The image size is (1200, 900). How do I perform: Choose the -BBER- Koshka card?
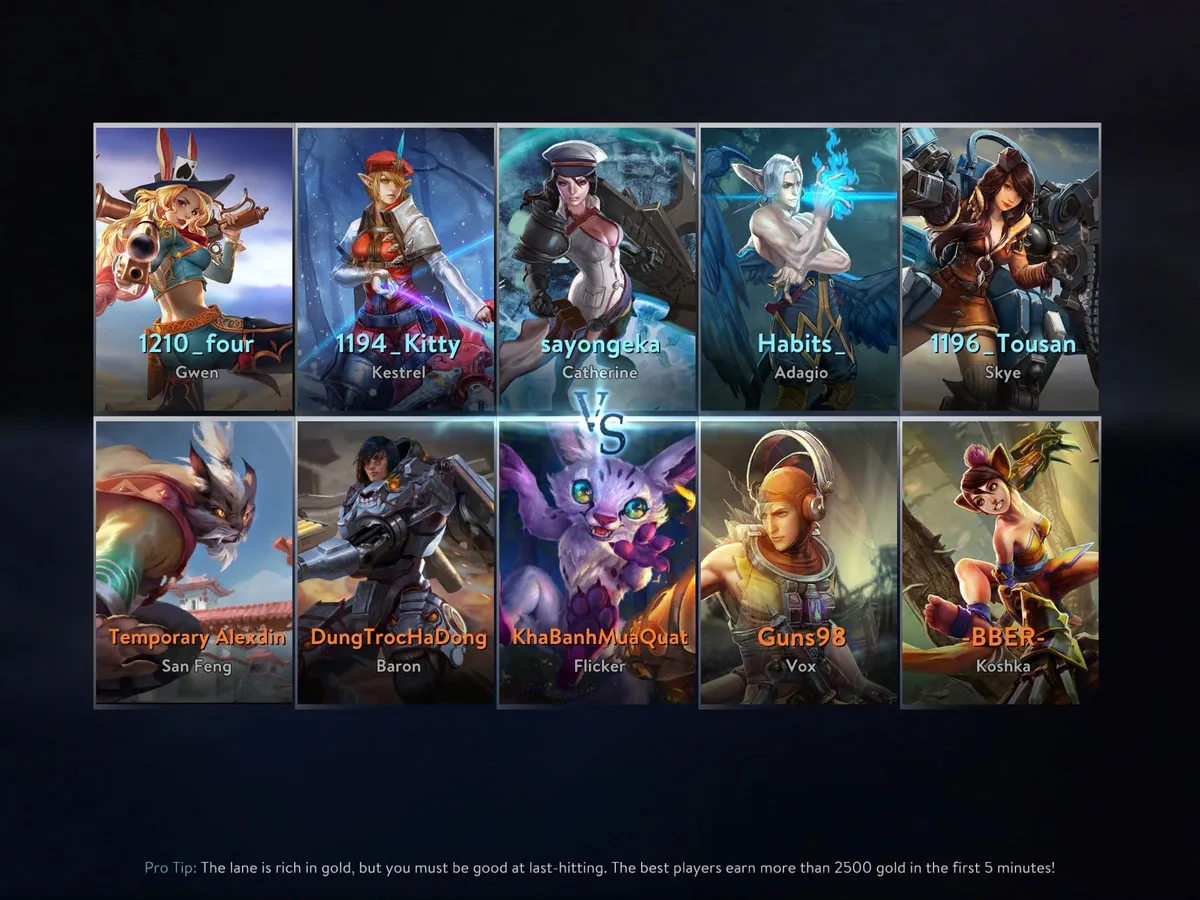(1001, 562)
